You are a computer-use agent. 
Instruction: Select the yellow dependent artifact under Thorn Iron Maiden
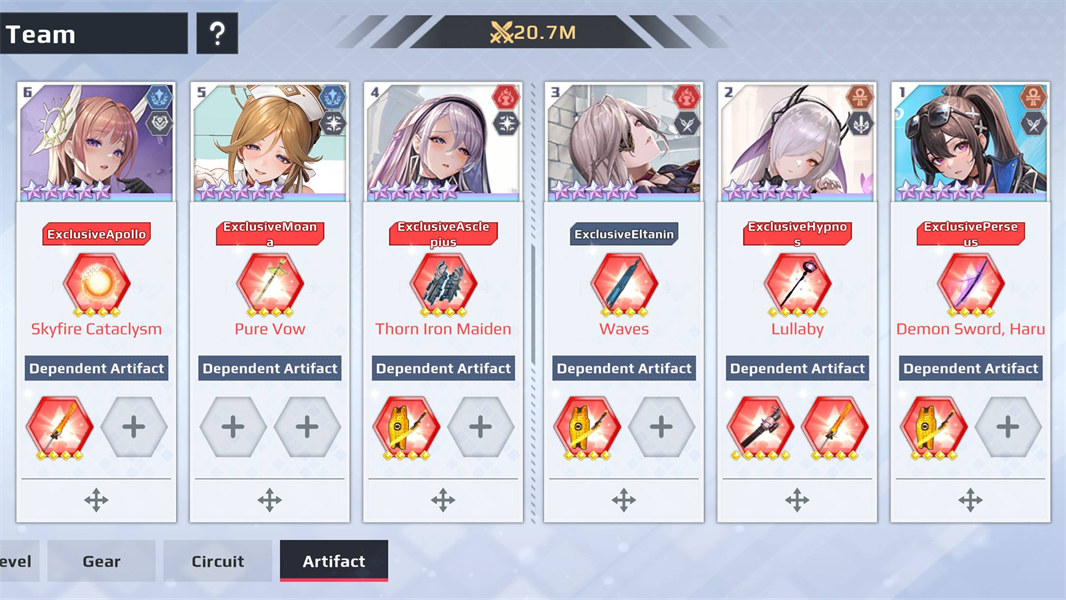tap(406, 427)
